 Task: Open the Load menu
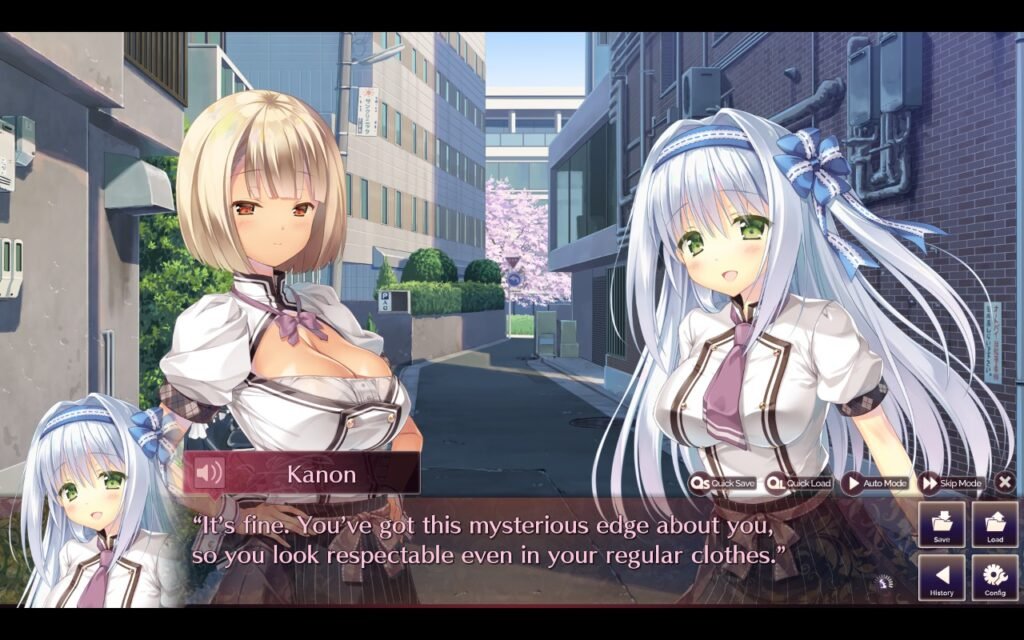tap(995, 525)
